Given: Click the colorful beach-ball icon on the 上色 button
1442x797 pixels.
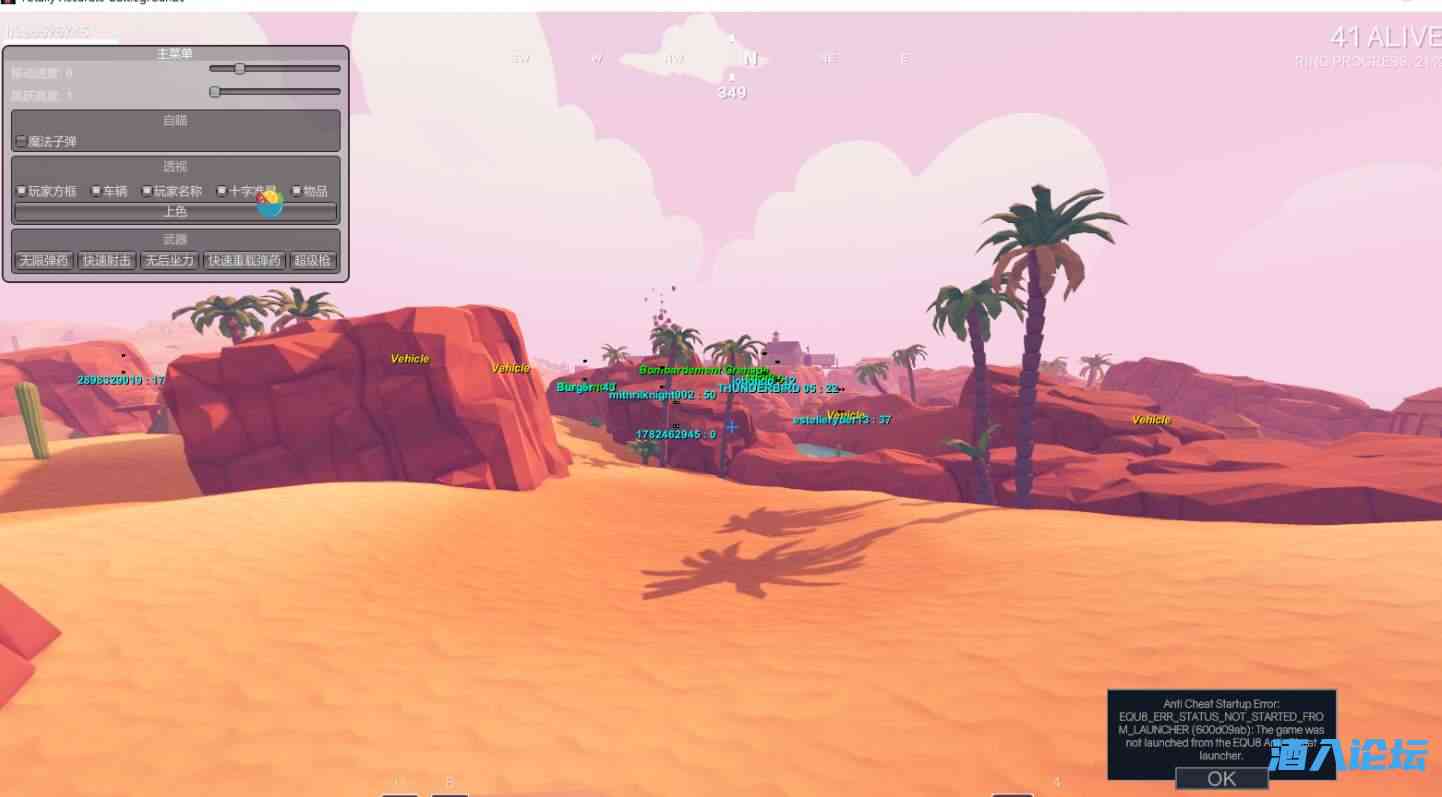Looking at the screenshot, I should coord(269,205).
